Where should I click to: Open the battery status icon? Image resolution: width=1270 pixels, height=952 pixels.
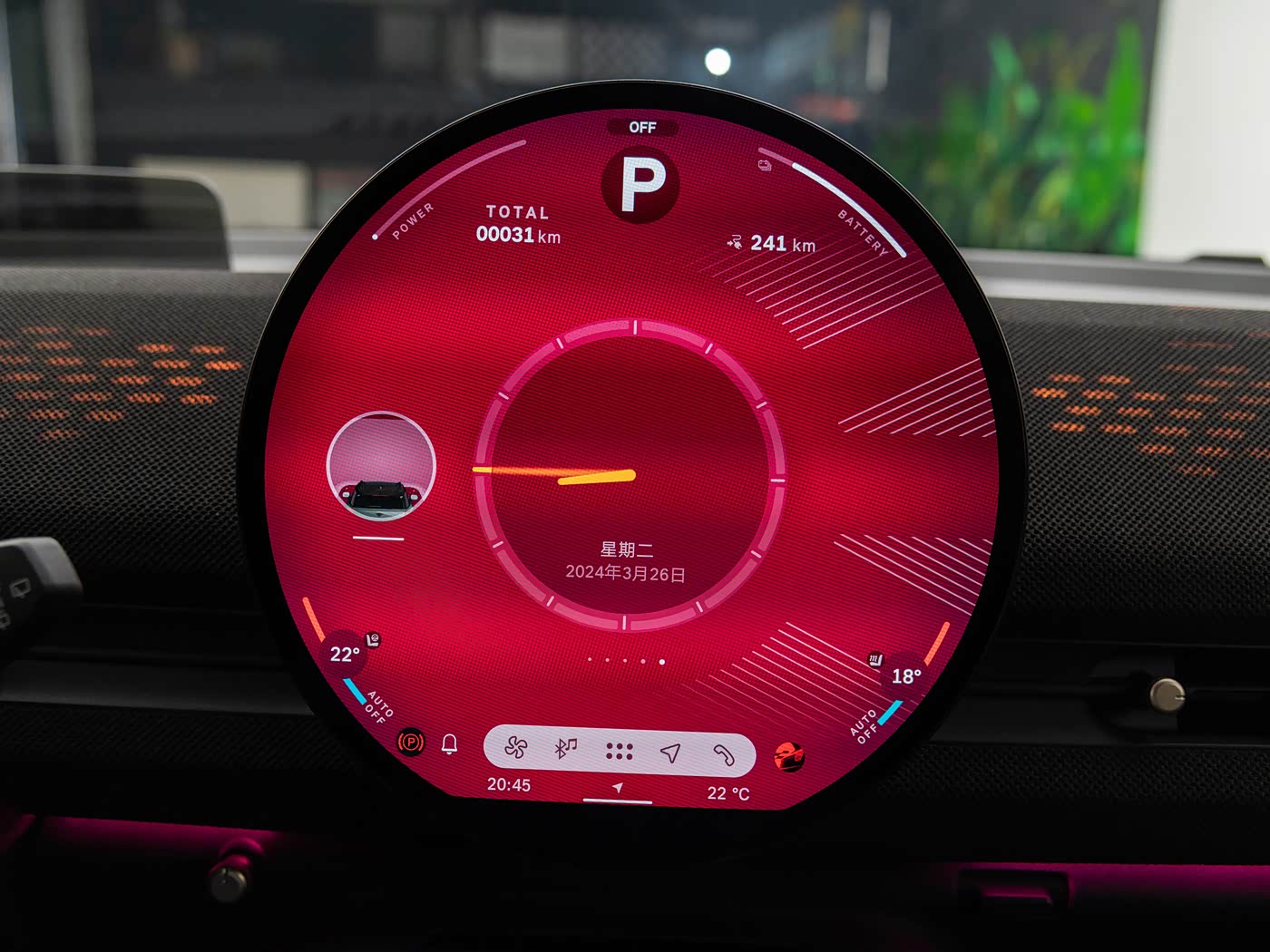pos(765,165)
